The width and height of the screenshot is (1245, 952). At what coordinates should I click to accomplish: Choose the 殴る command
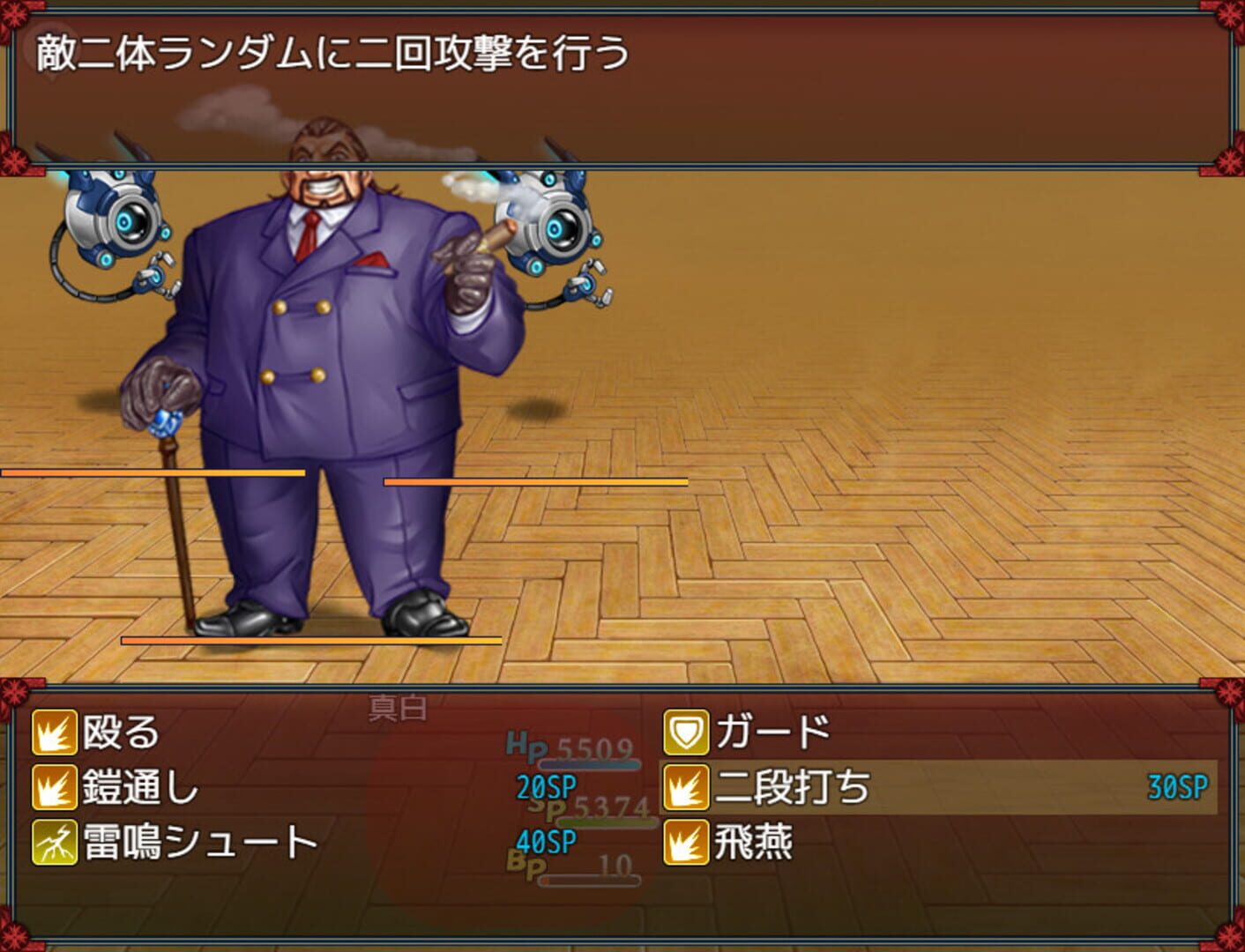click(119, 732)
